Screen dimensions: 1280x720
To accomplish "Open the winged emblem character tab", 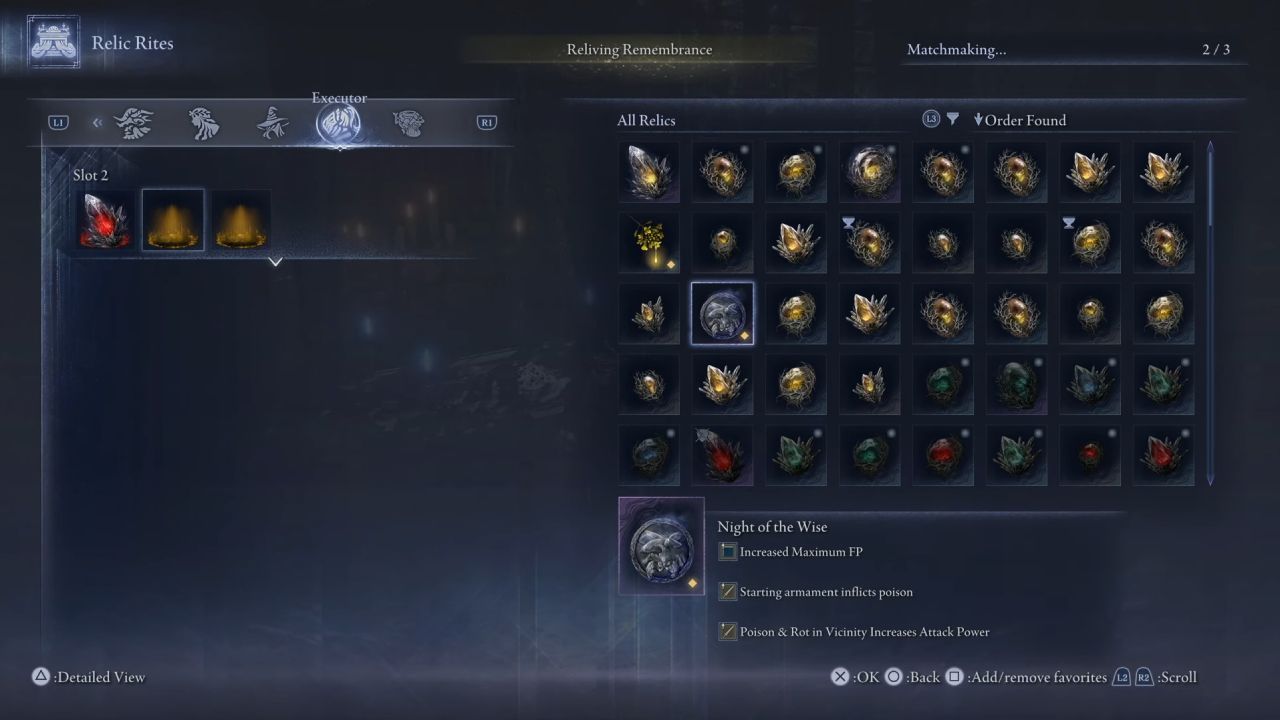I will [134, 123].
